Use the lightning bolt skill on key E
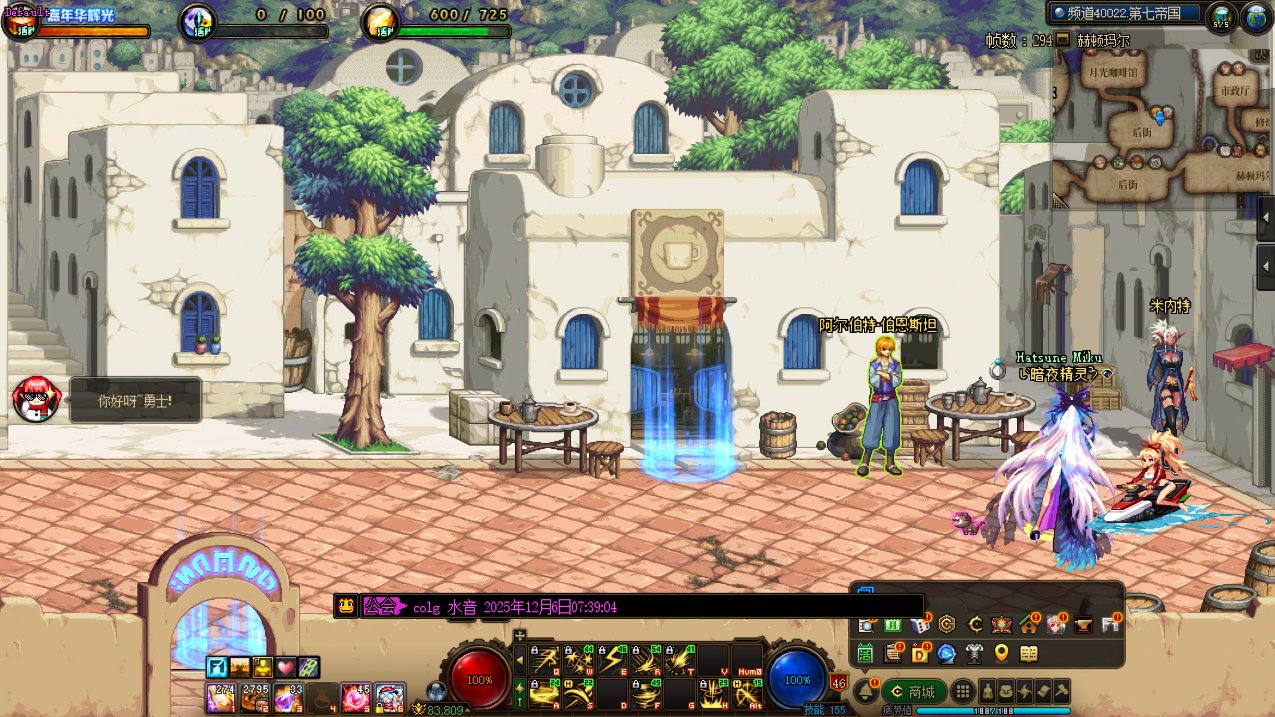This screenshot has height=717, width=1275. 612,659
